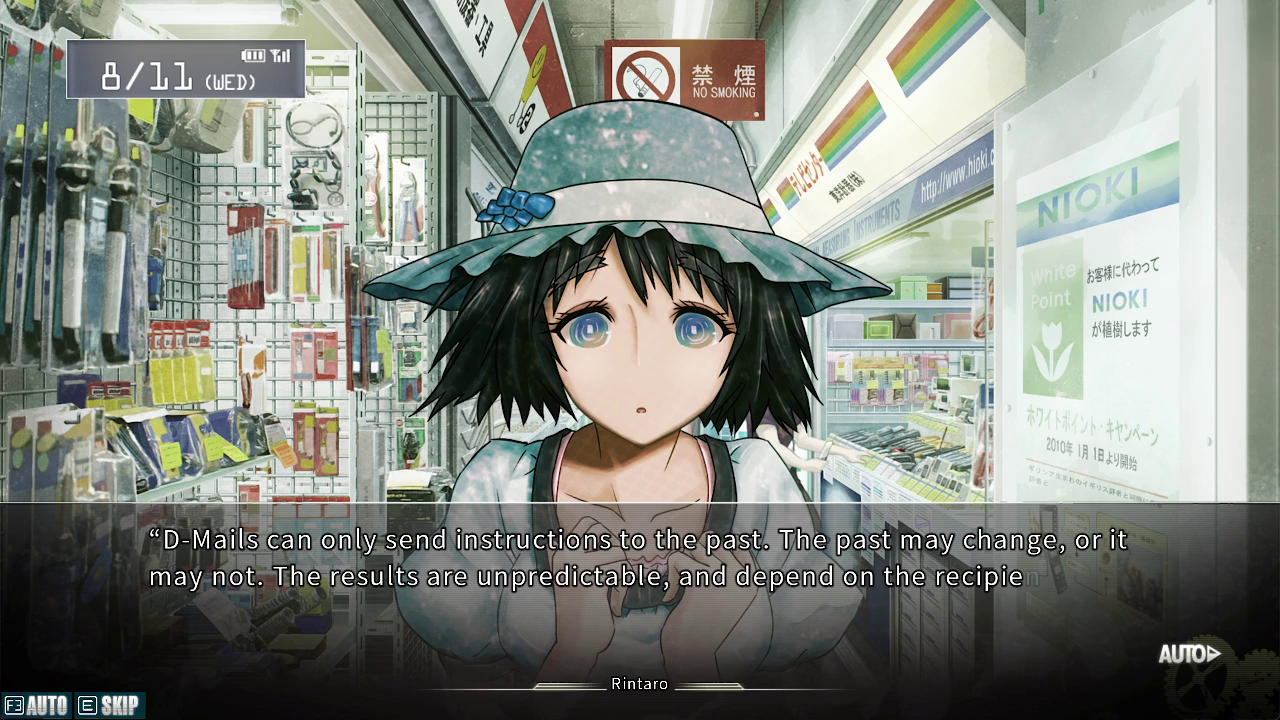Enable SKIP mode

[112, 705]
